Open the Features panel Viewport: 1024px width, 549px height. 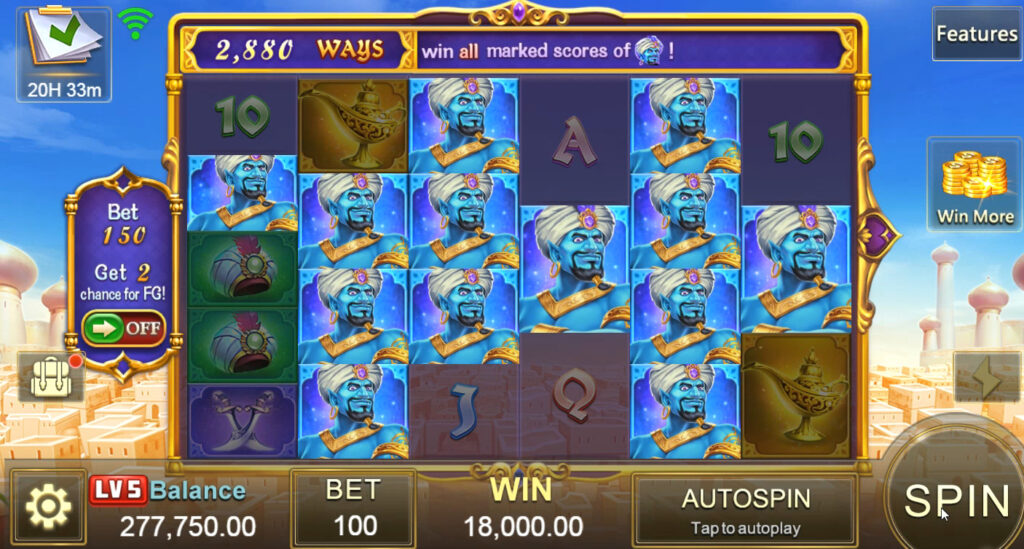click(976, 34)
